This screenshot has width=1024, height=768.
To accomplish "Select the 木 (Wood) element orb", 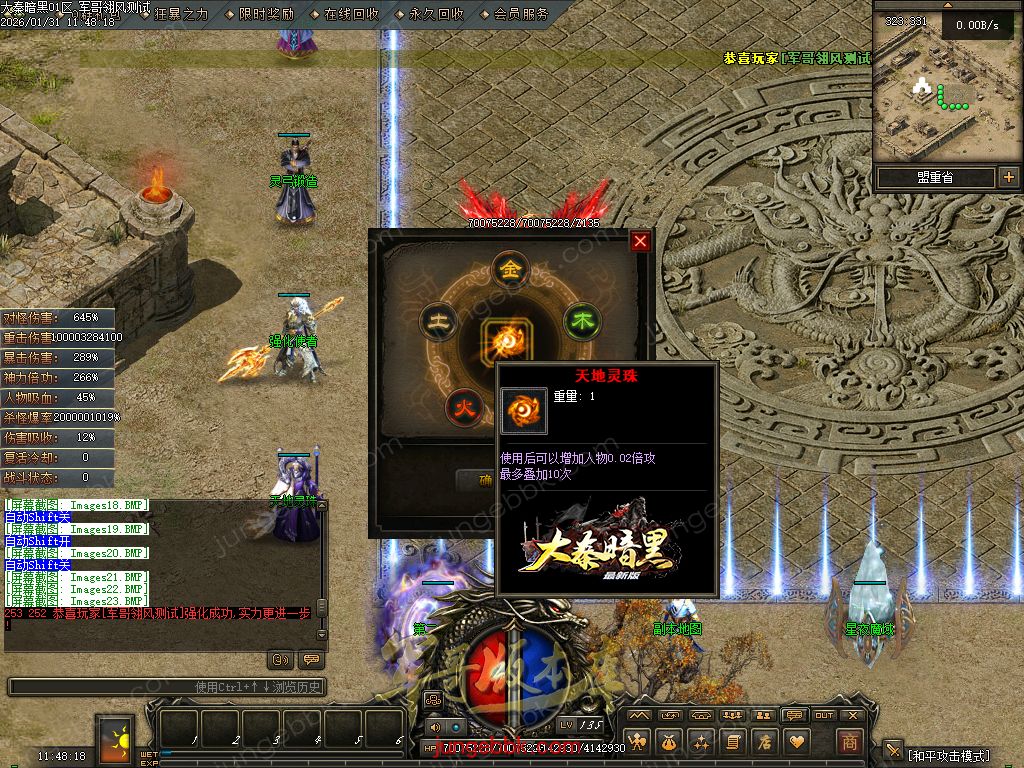I will click(581, 322).
